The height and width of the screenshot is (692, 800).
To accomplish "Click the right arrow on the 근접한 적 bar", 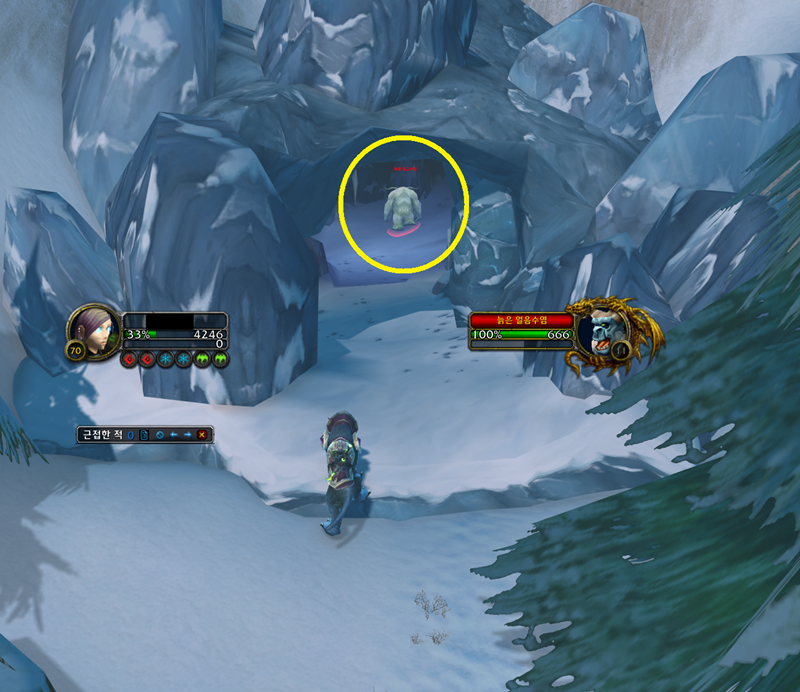I will coord(188,435).
